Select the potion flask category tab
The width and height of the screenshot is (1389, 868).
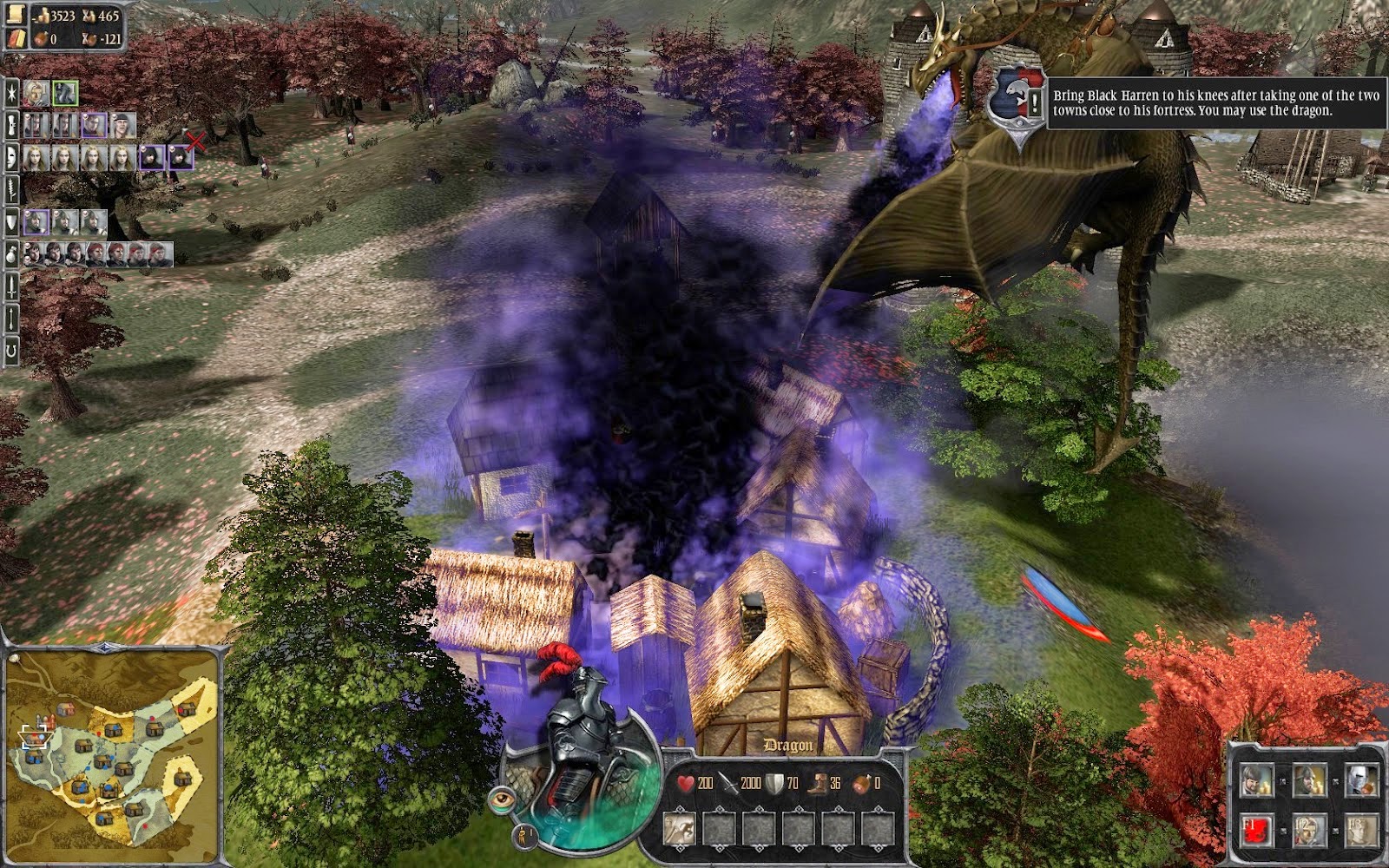click(12, 254)
